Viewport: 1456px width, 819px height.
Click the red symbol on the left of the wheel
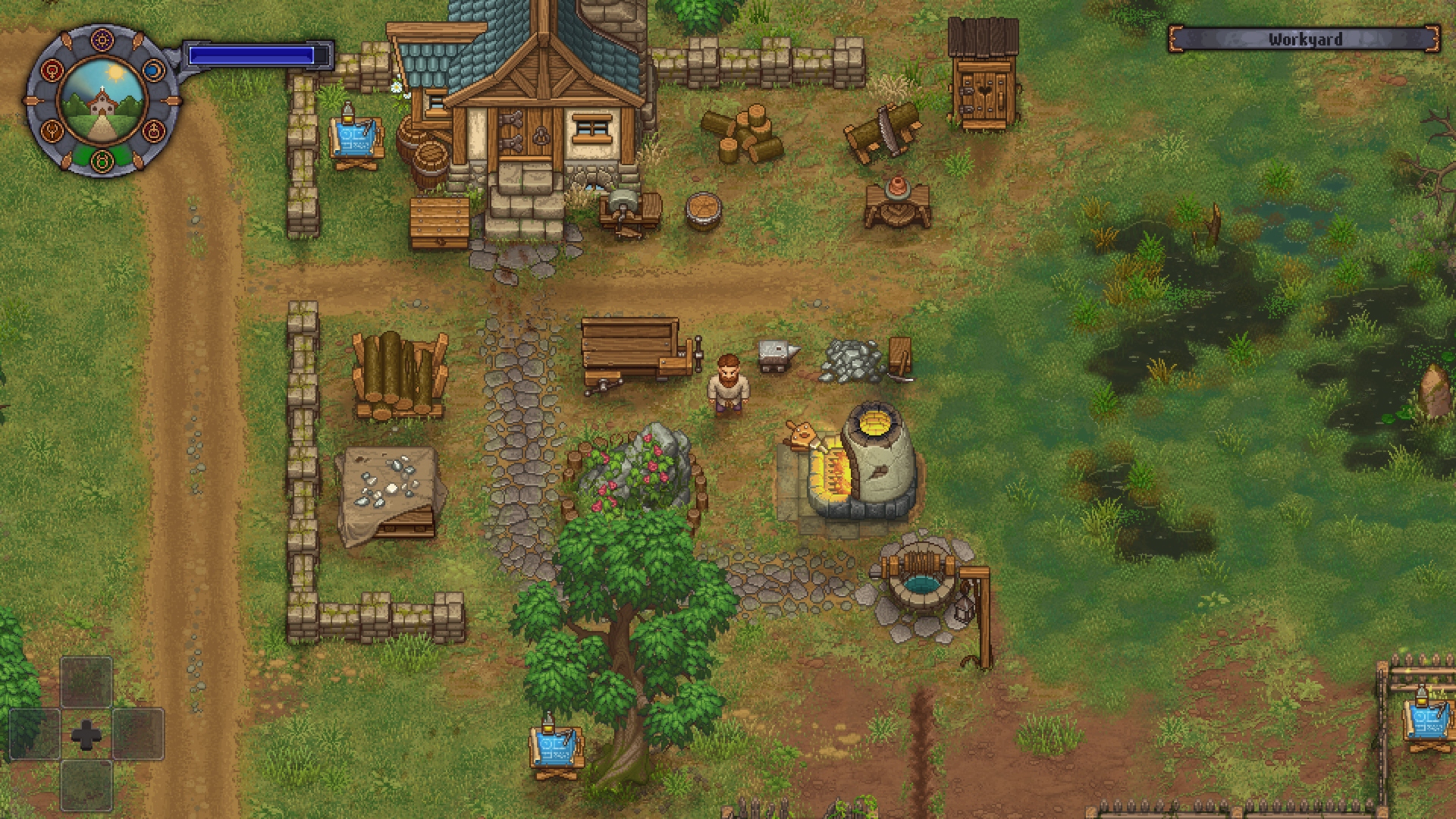click(x=51, y=71)
